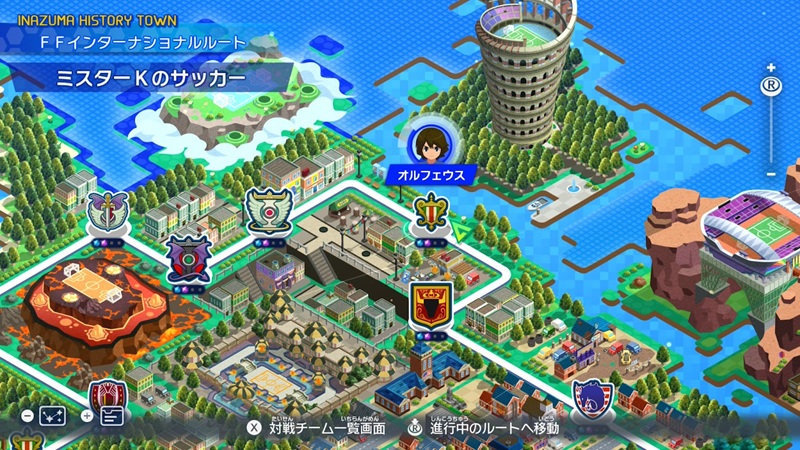Select the blue striped shield emblem

[591, 400]
